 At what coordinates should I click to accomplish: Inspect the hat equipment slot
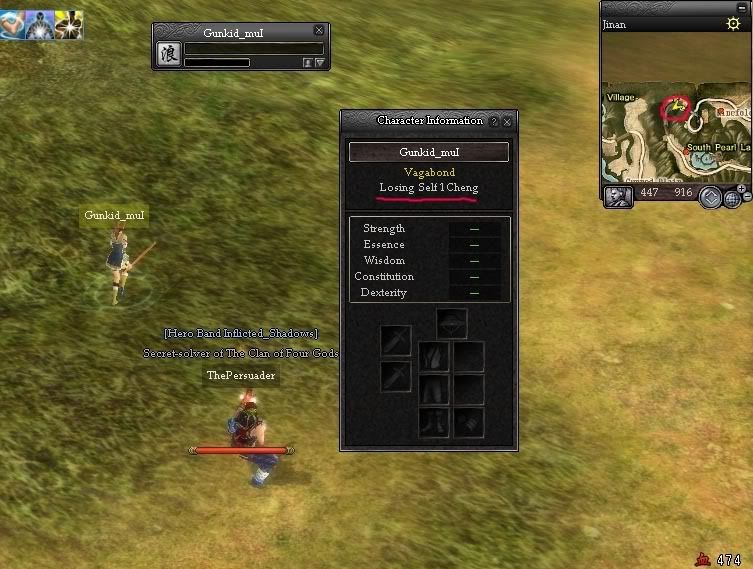452,324
